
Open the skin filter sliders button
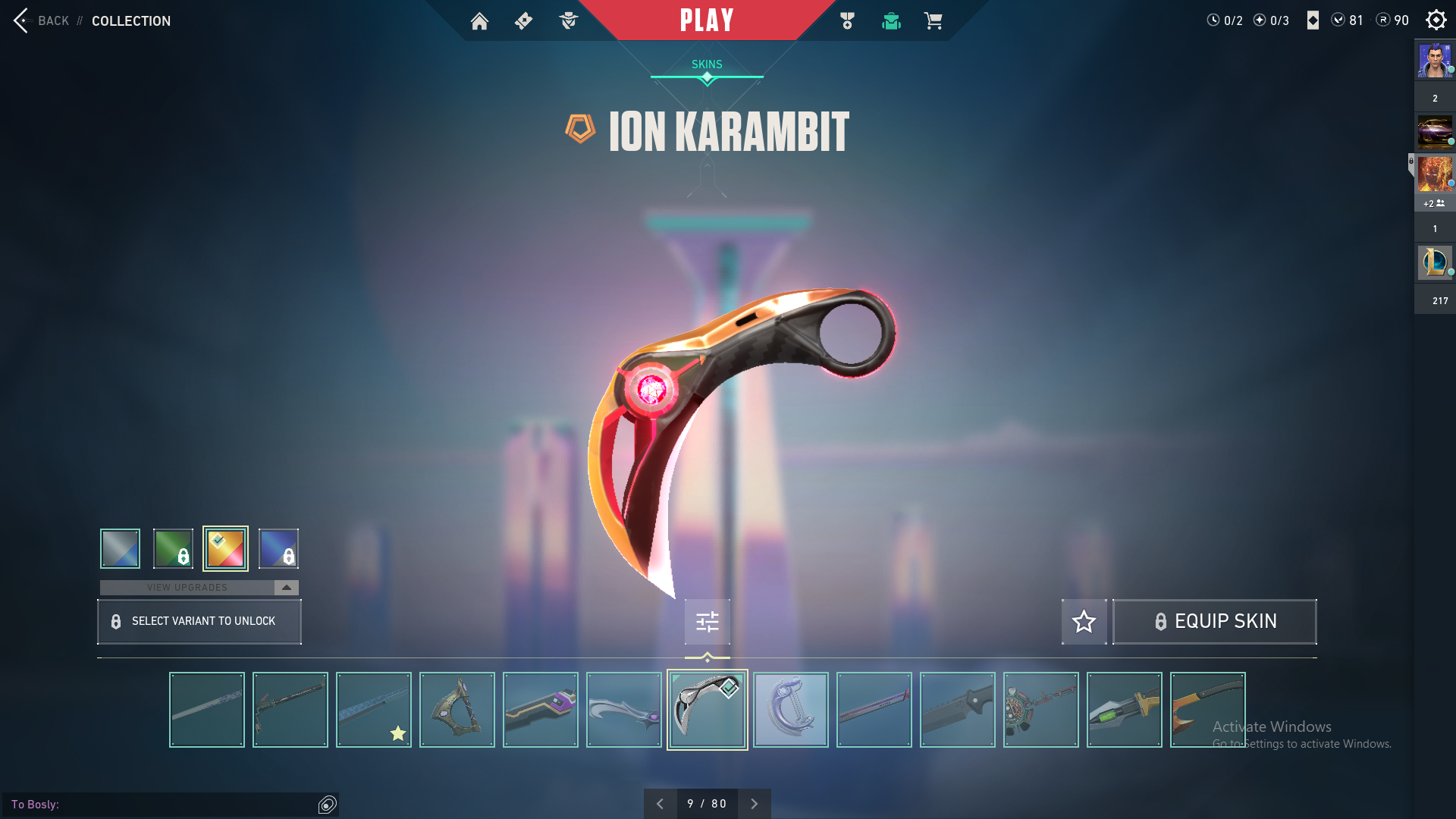tap(707, 622)
